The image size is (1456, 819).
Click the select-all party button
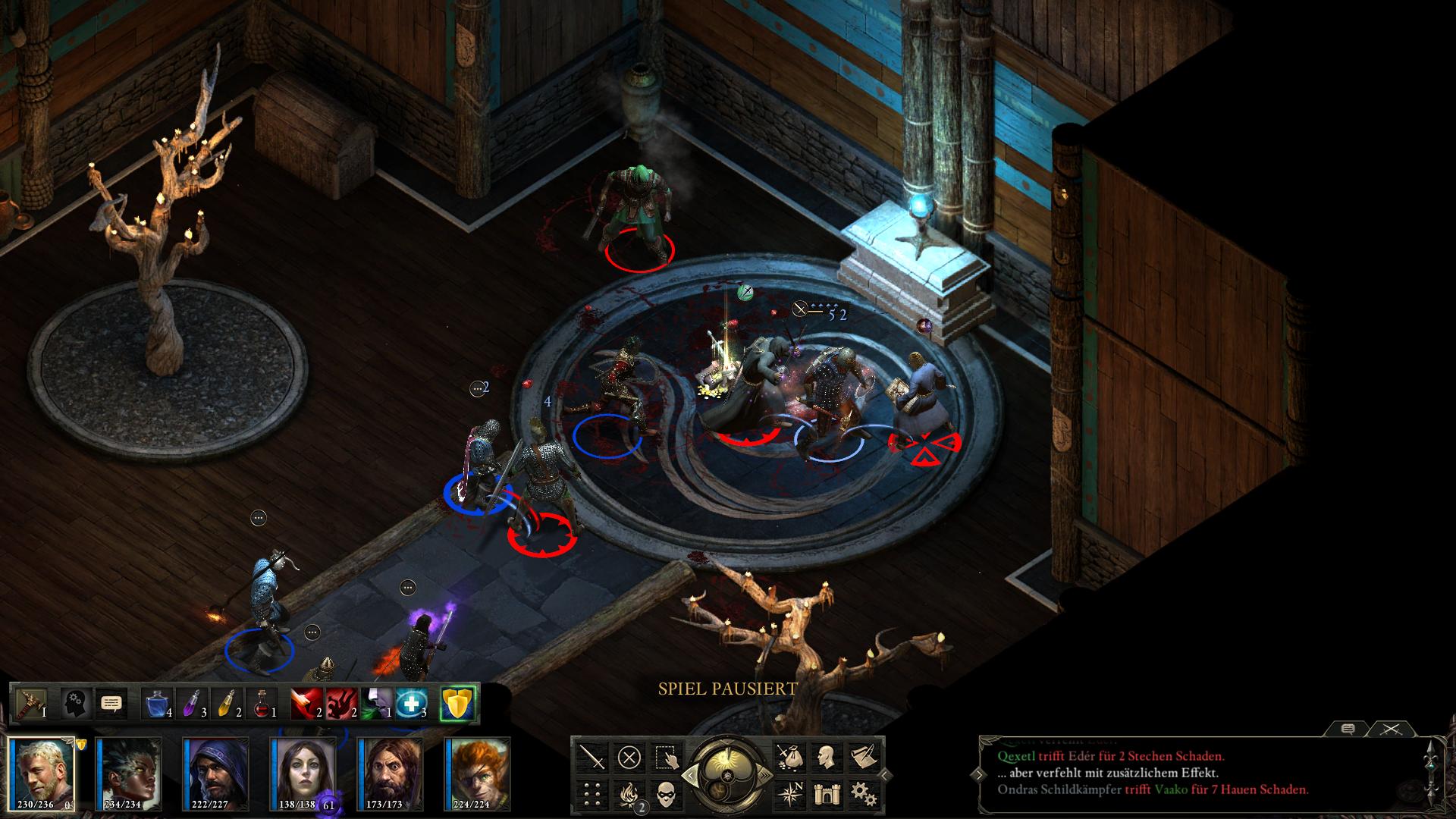(x=667, y=757)
